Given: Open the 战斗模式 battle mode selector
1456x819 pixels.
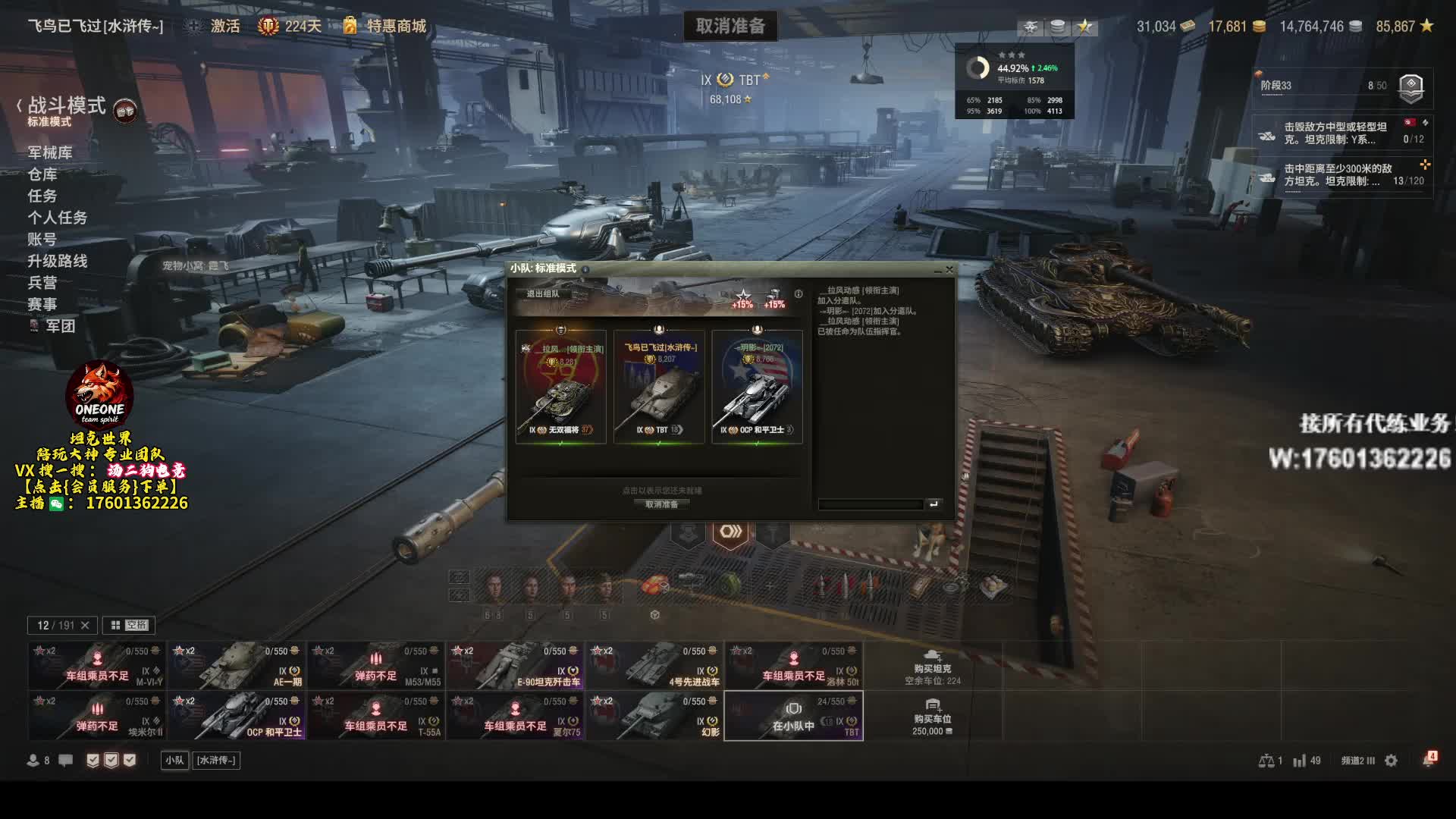Looking at the screenshot, I should [x=67, y=107].
